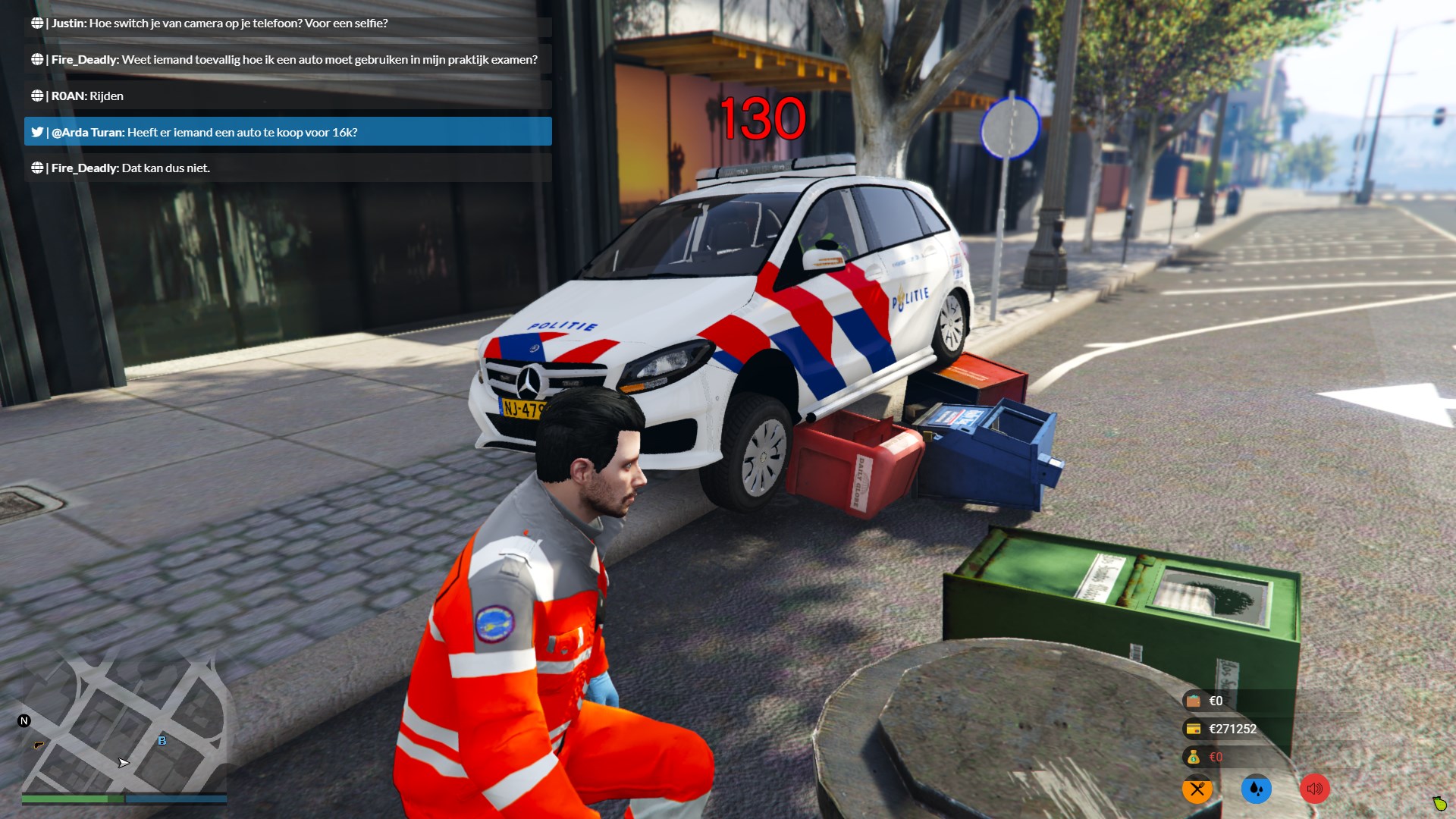Click Justin's chat message about selfie camera
This screenshot has width=1456, height=819.
(x=287, y=24)
